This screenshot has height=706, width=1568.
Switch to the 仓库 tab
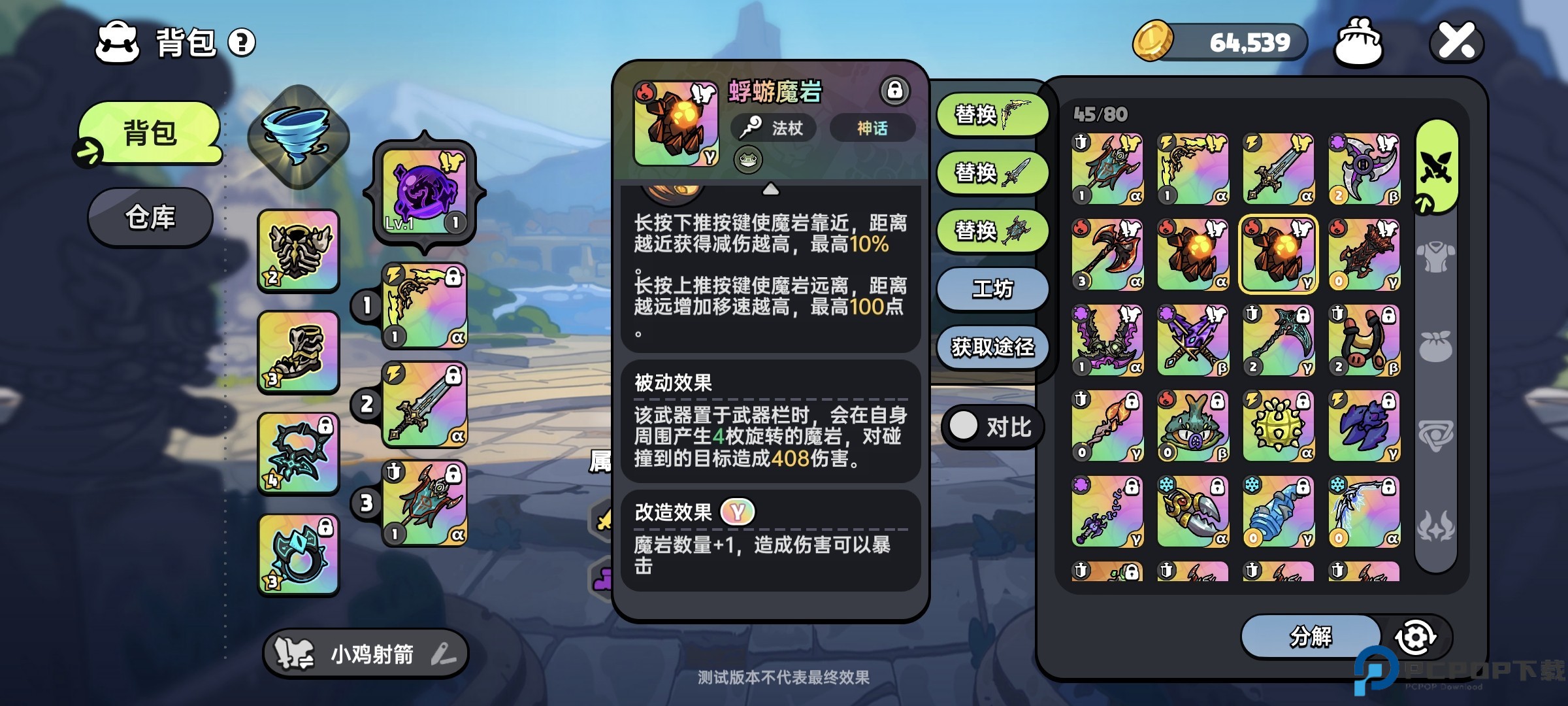(150, 217)
